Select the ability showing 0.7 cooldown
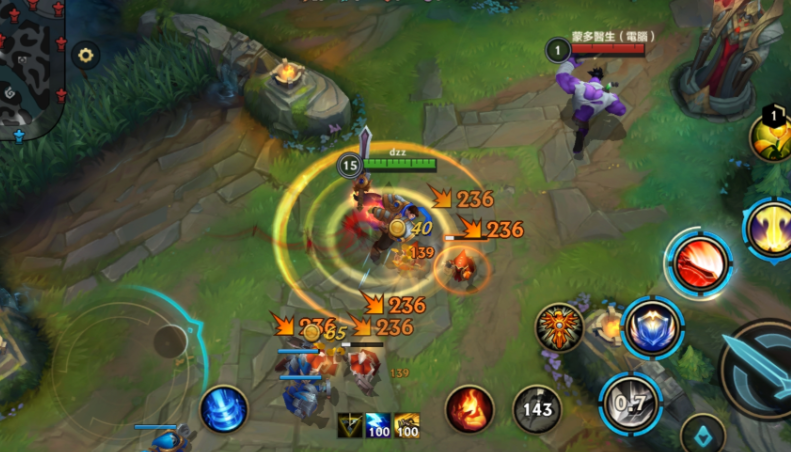The width and height of the screenshot is (791, 452). click(630, 403)
